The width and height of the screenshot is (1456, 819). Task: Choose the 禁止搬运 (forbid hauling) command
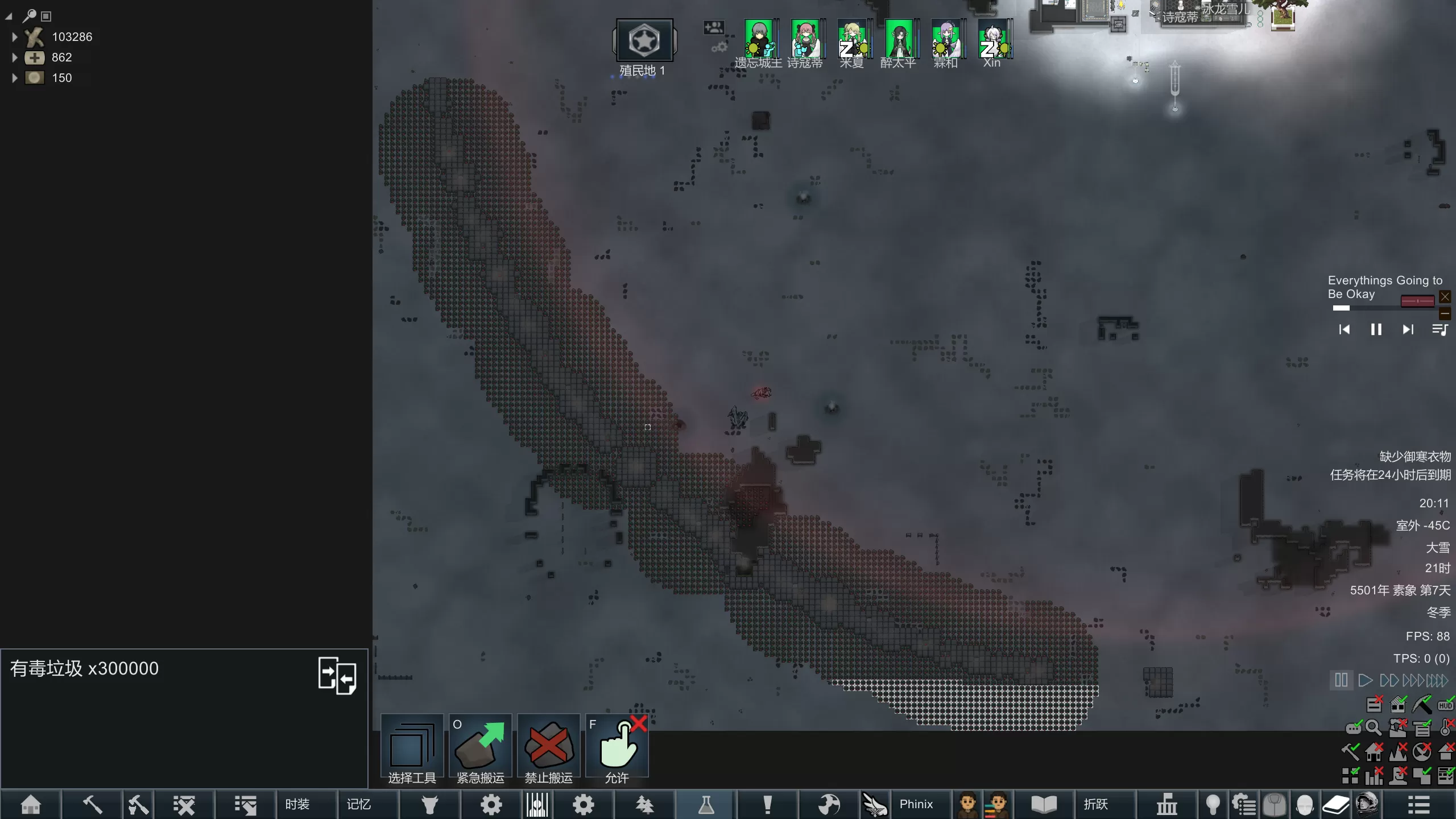click(548, 748)
